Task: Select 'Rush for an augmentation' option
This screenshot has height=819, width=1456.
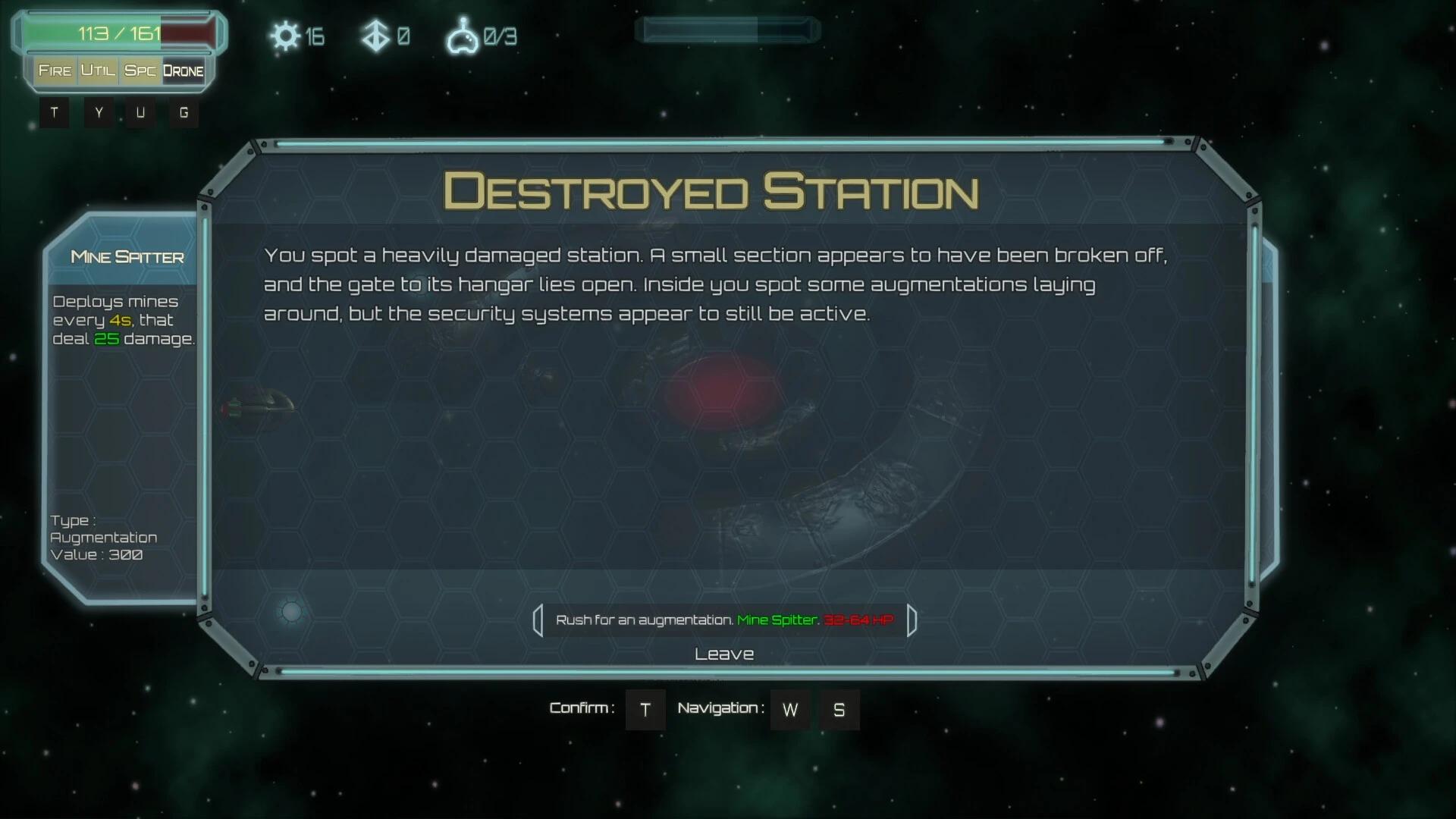Action: (x=724, y=620)
